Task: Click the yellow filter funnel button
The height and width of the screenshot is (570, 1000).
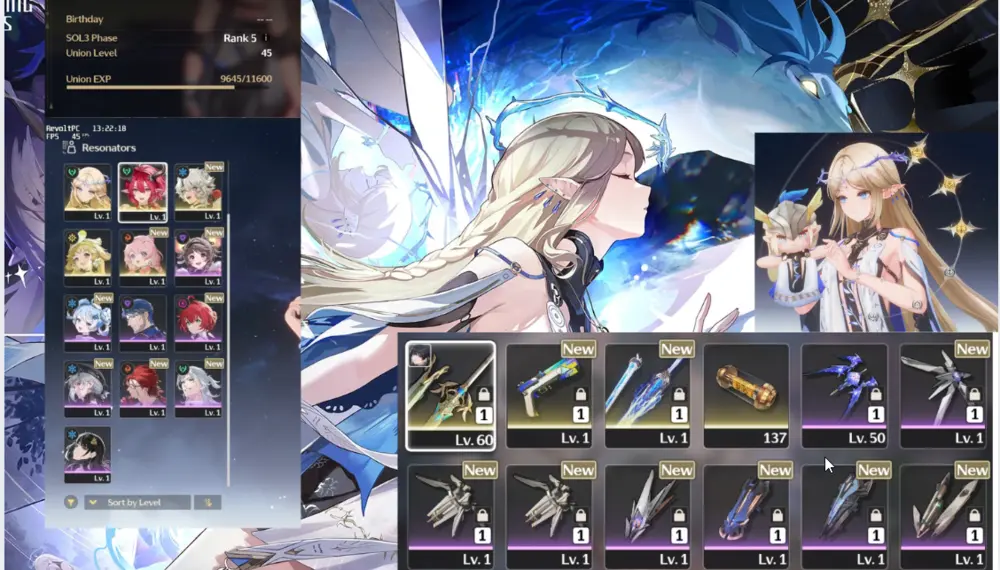Action: [71, 502]
